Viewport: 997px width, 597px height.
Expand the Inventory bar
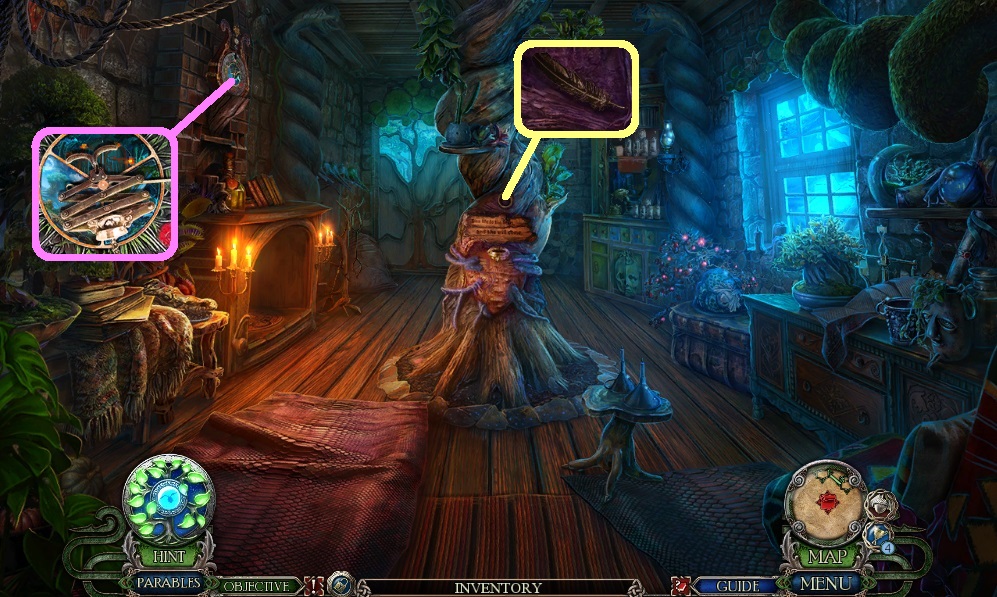coord(497,588)
